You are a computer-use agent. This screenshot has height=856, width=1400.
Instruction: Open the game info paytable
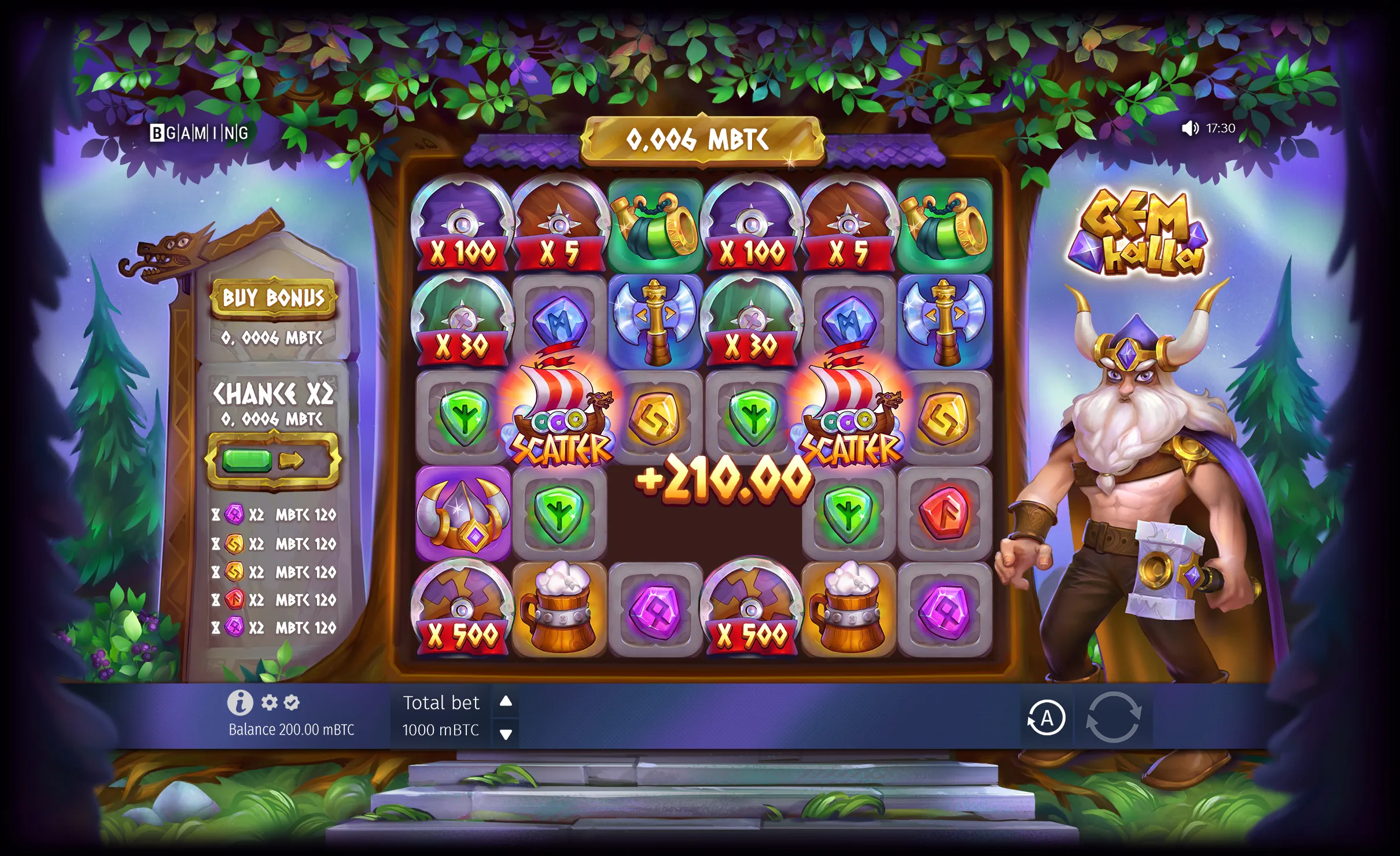(240, 703)
